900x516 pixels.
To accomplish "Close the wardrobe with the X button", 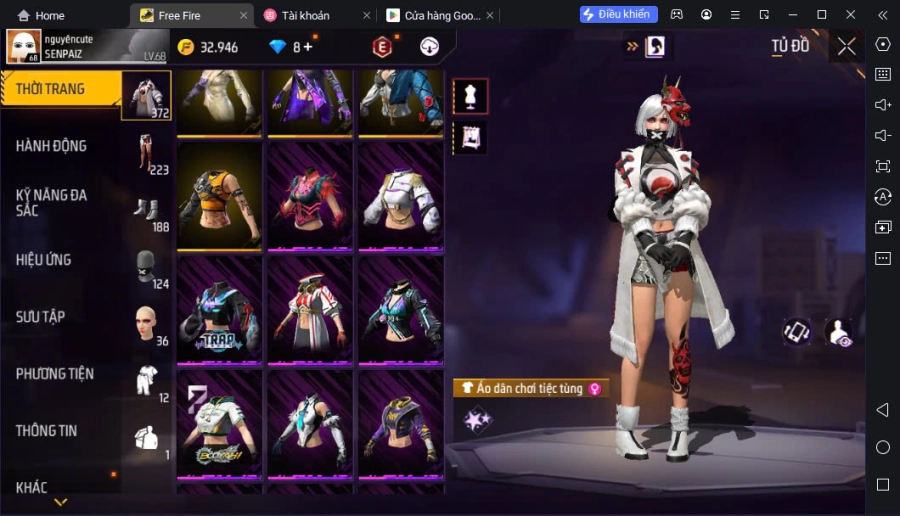I will point(846,46).
